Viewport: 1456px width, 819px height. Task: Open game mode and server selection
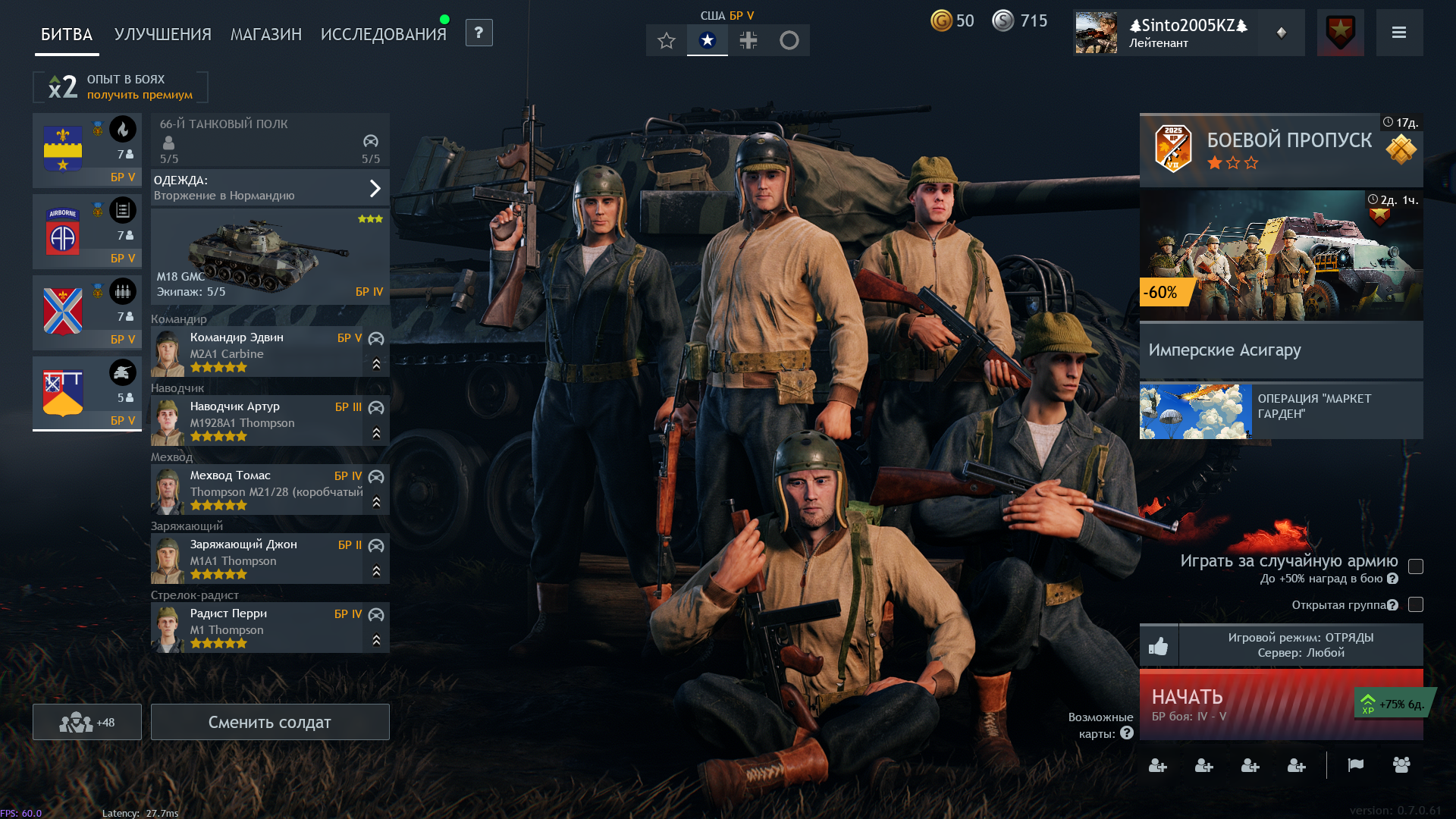click(1300, 645)
